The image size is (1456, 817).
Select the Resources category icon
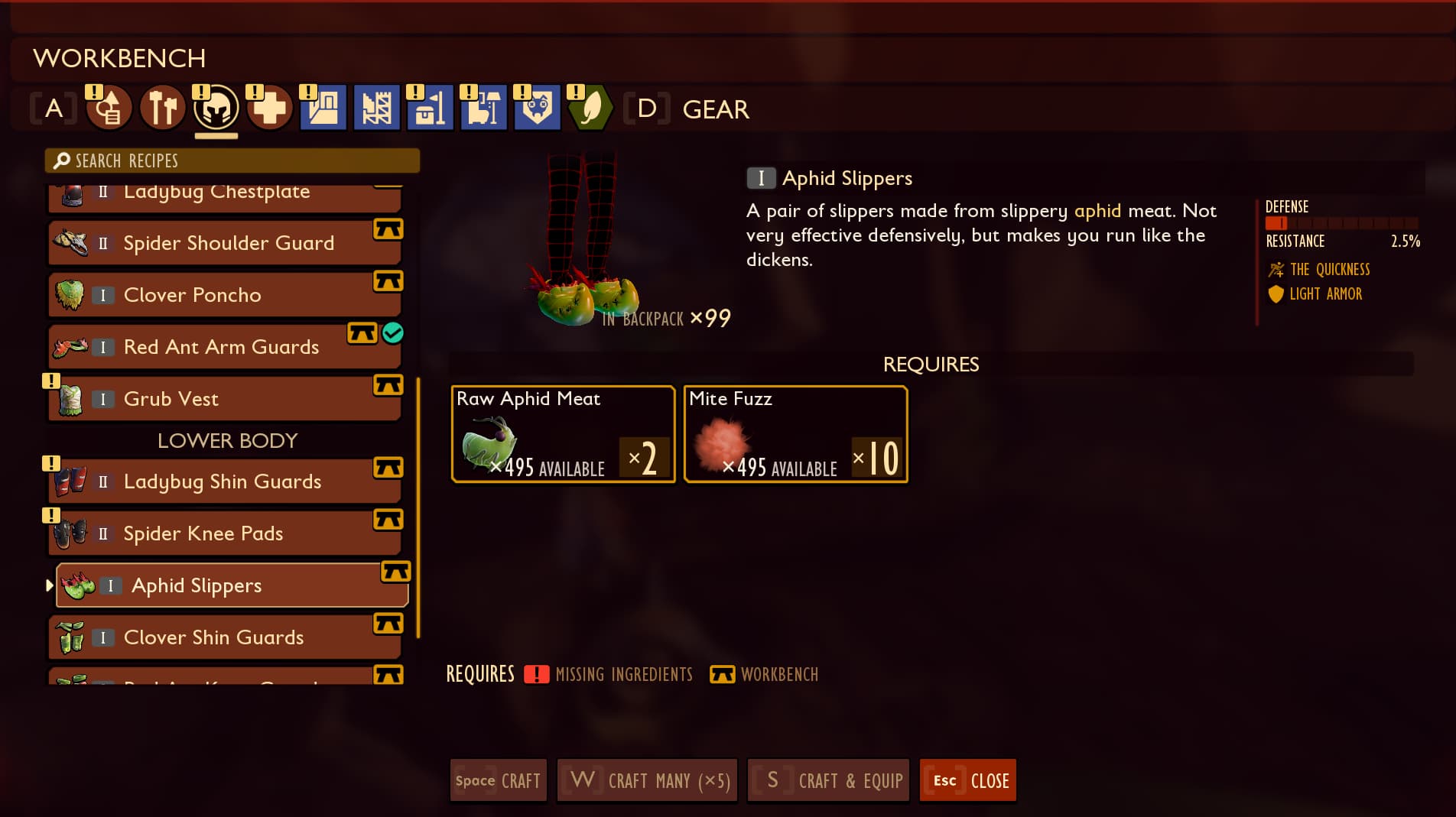109,109
